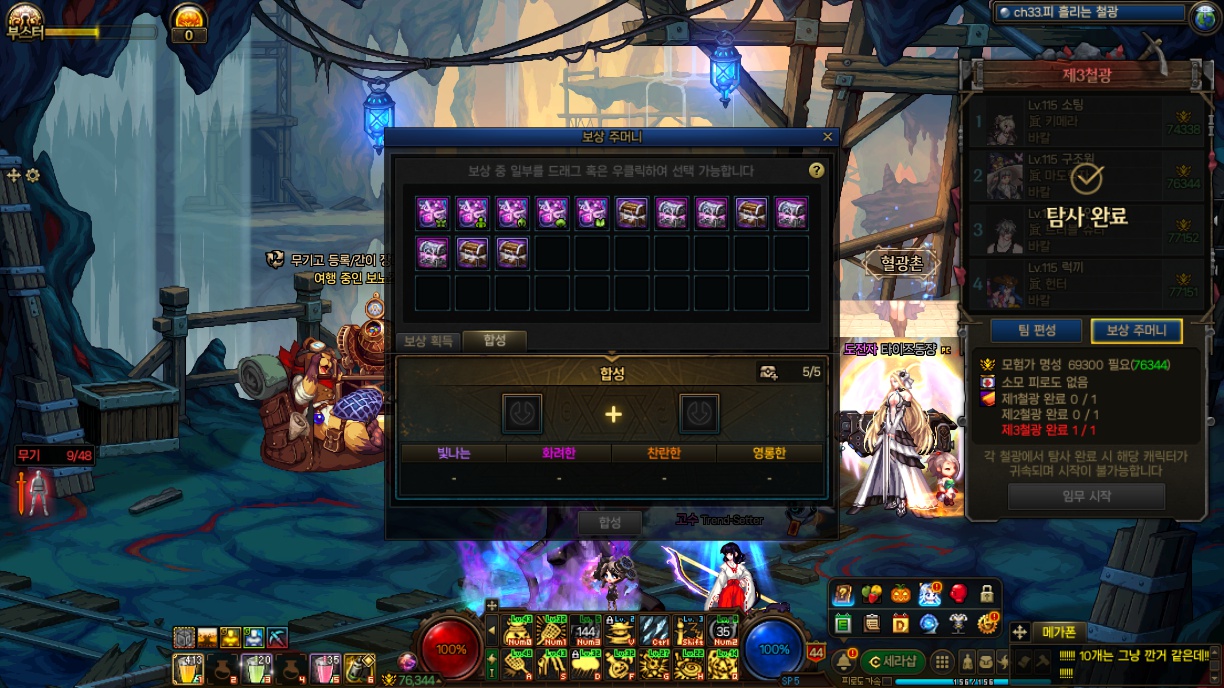Viewport: 1224px width, 688px height.
Task: Choose the left synthesis material slot
Action: (522, 413)
